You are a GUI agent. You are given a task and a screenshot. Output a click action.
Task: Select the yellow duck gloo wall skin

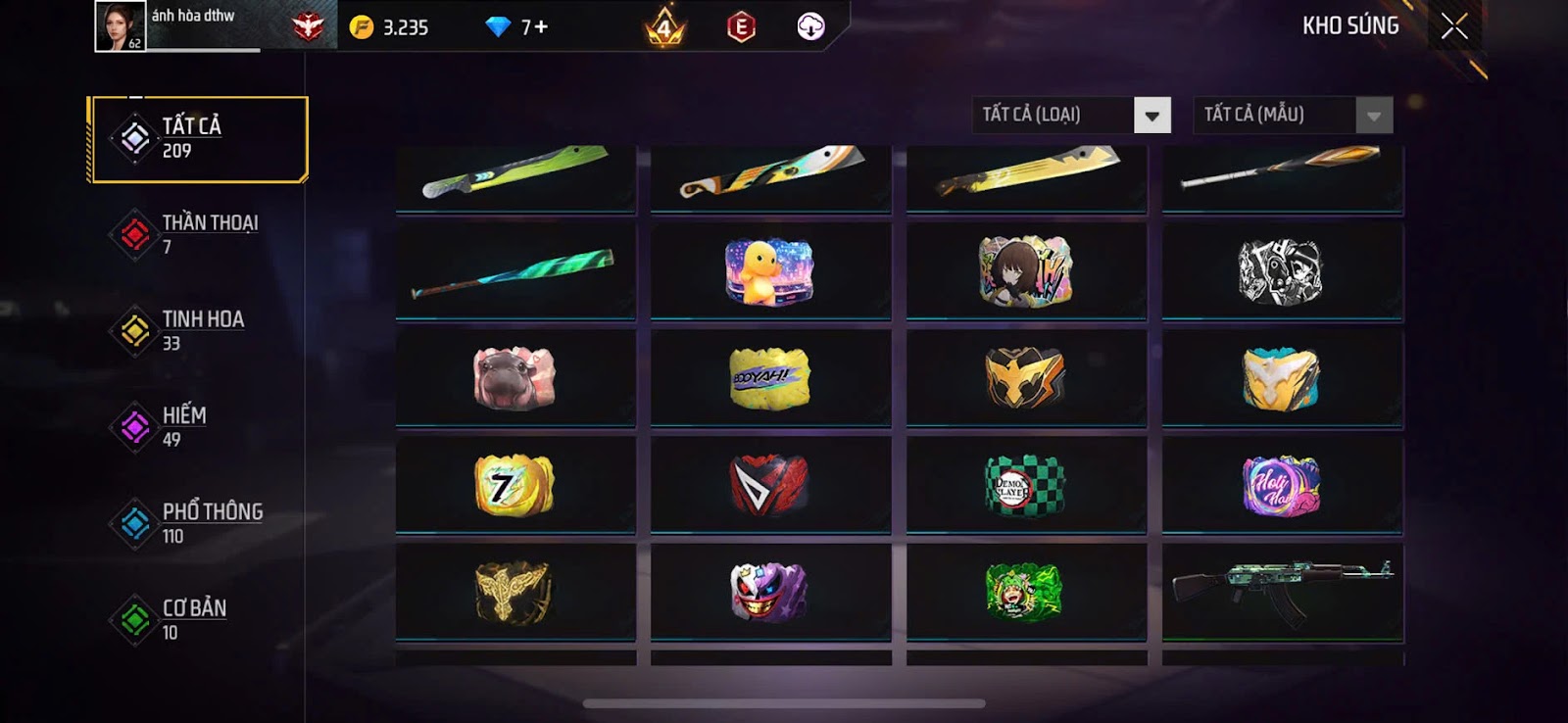coord(770,270)
